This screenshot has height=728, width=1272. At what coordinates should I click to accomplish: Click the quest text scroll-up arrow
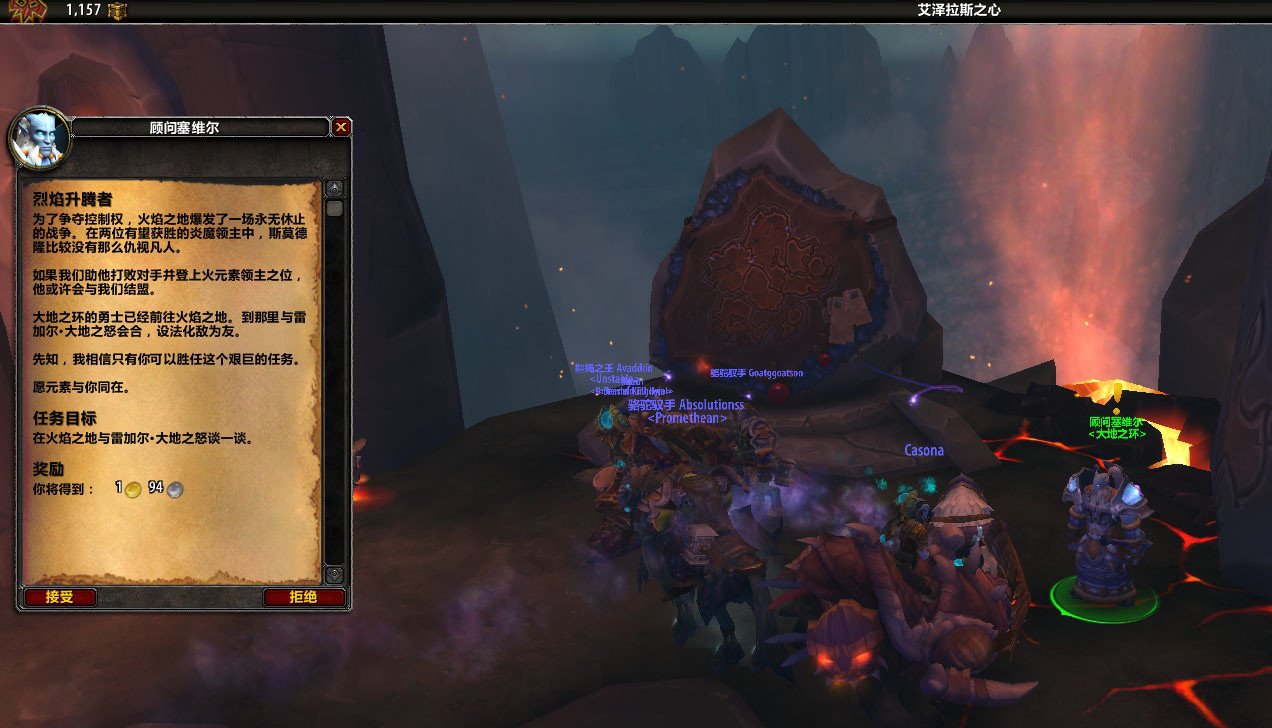334,189
